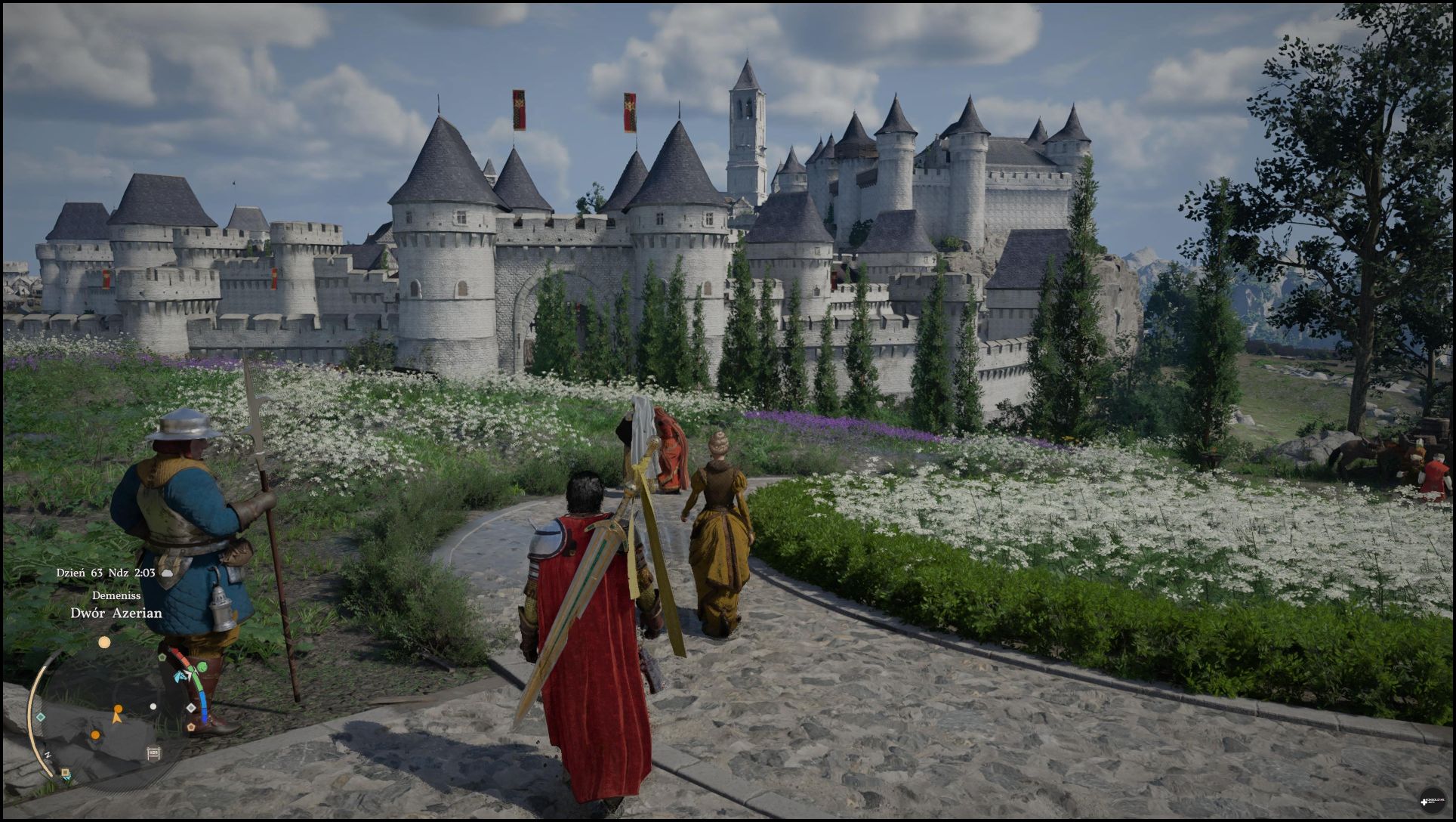Click the orange pentagon marker on the minimap rim
Viewport: 1456px width, 822px height.
(x=190, y=726)
